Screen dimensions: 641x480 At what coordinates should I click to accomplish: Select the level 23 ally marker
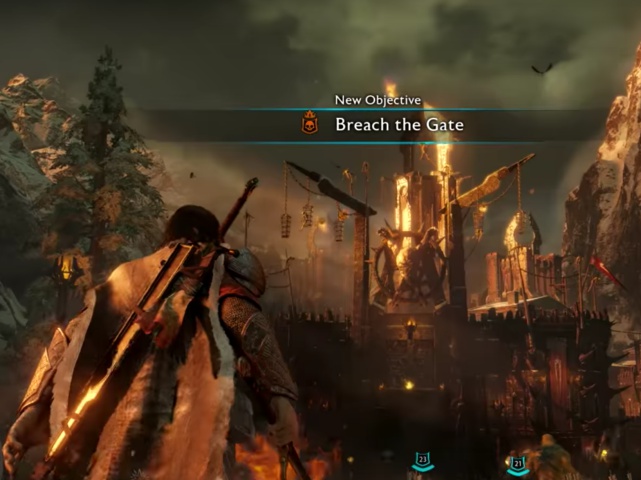[423, 461]
